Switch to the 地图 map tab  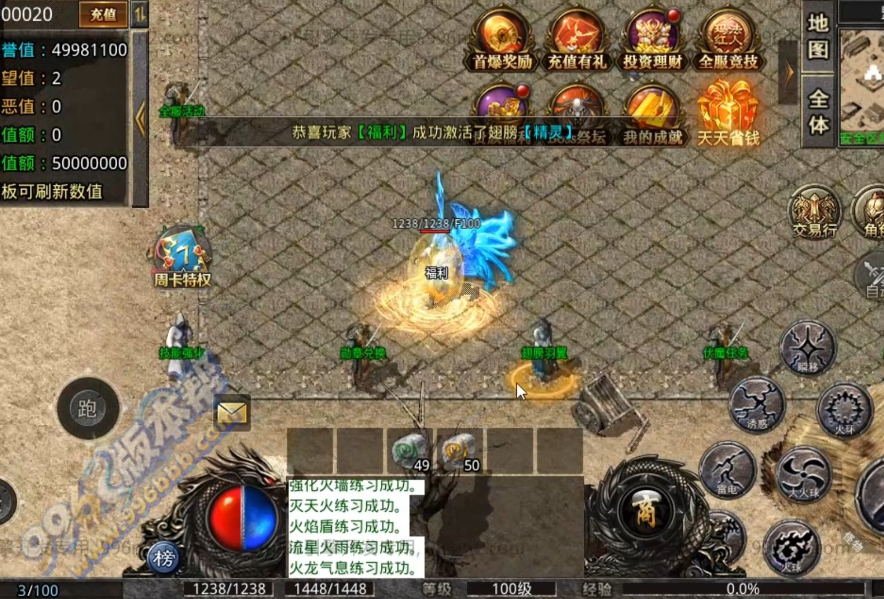click(818, 36)
